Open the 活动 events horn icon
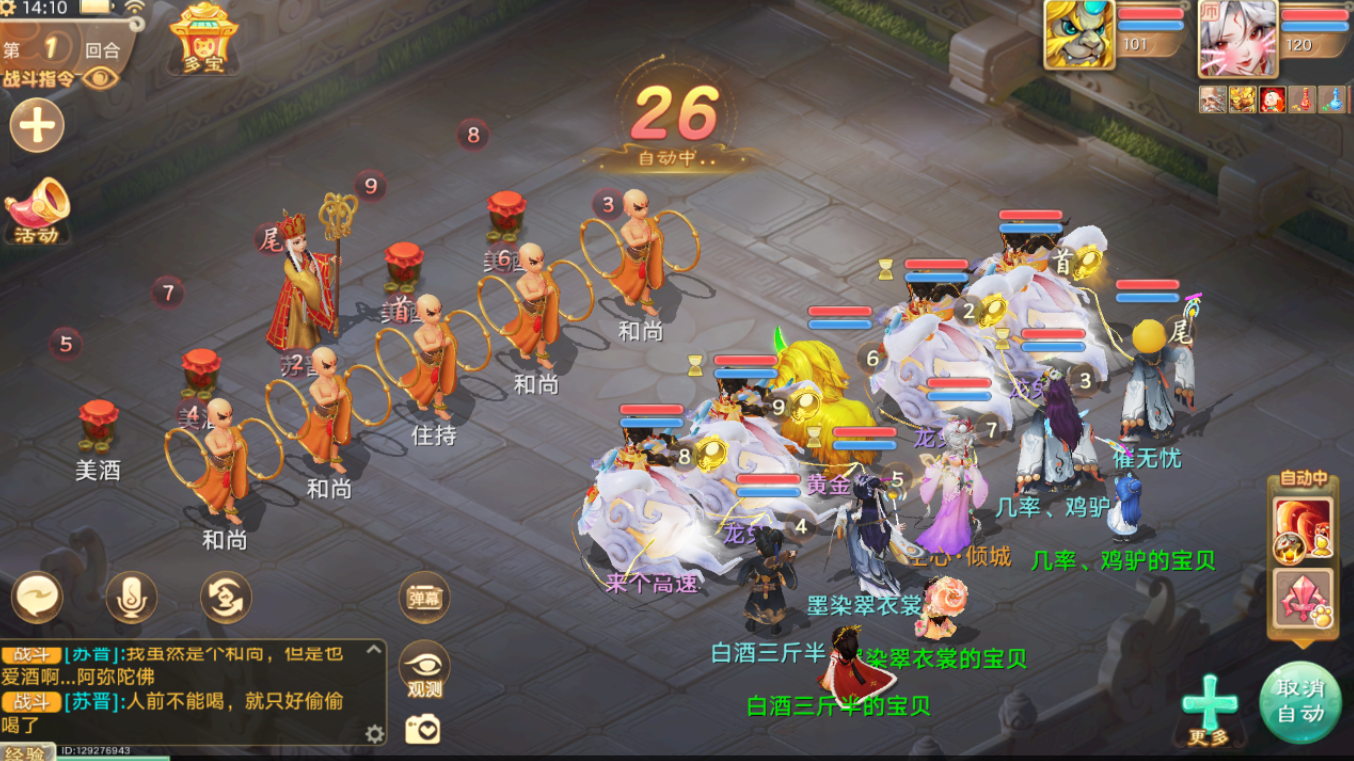This screenshot has height=761, width=1354. [x=37, y=211]
